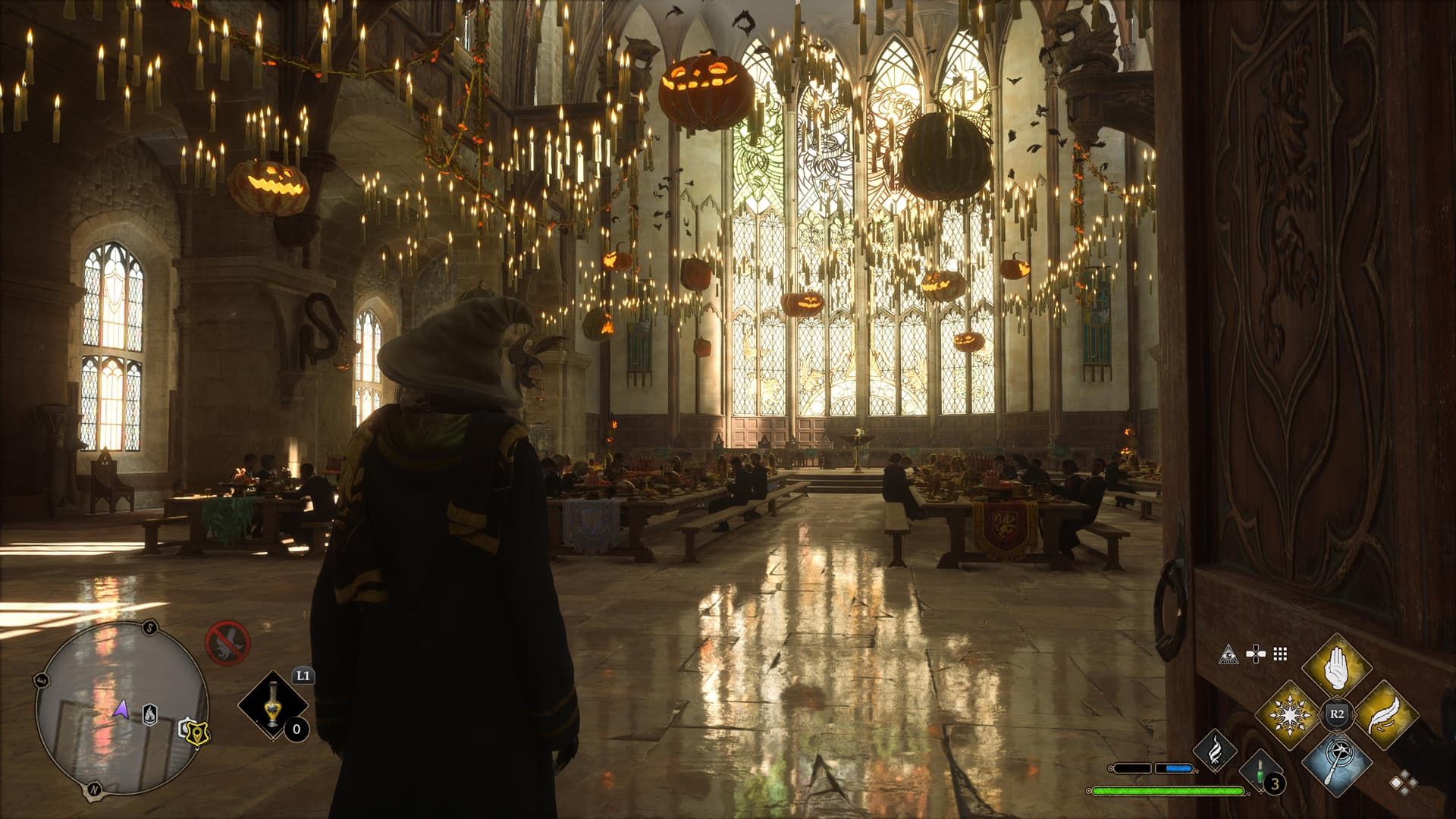Click the d-pad indicator beside the Revelio eye
Screen dimensions: 1456x819
click(x=1254, y=654)
